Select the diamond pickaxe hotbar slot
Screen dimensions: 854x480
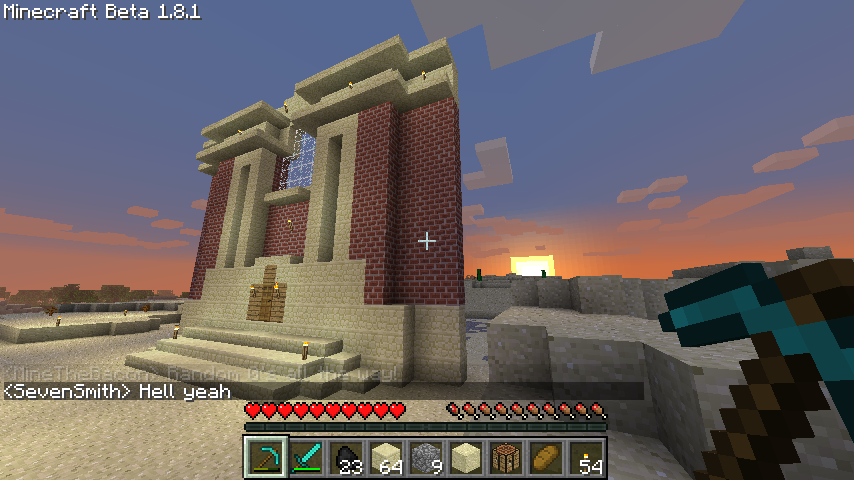point(266,457)
